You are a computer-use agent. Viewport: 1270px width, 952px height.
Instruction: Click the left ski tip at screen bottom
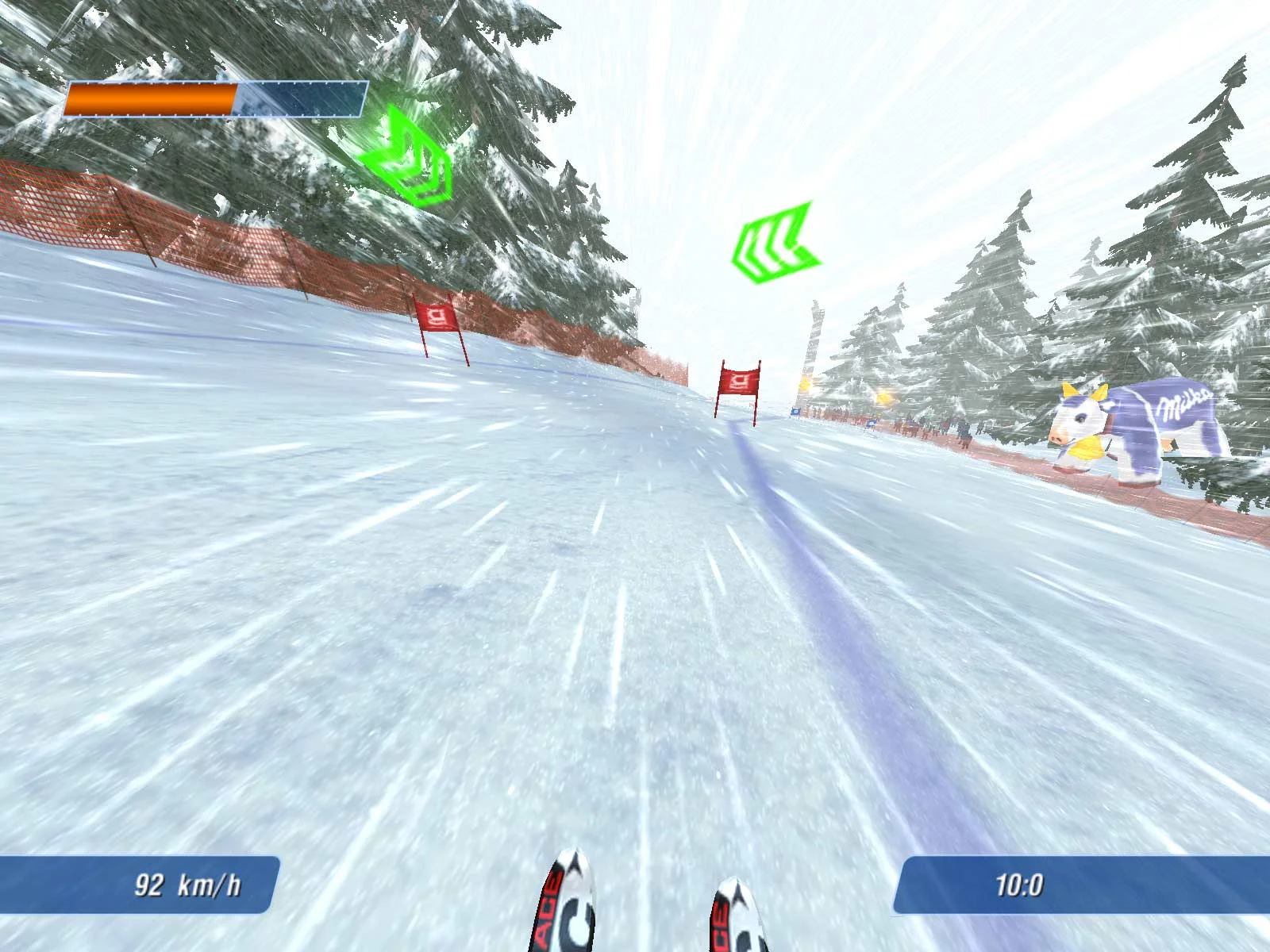(573, 912)
